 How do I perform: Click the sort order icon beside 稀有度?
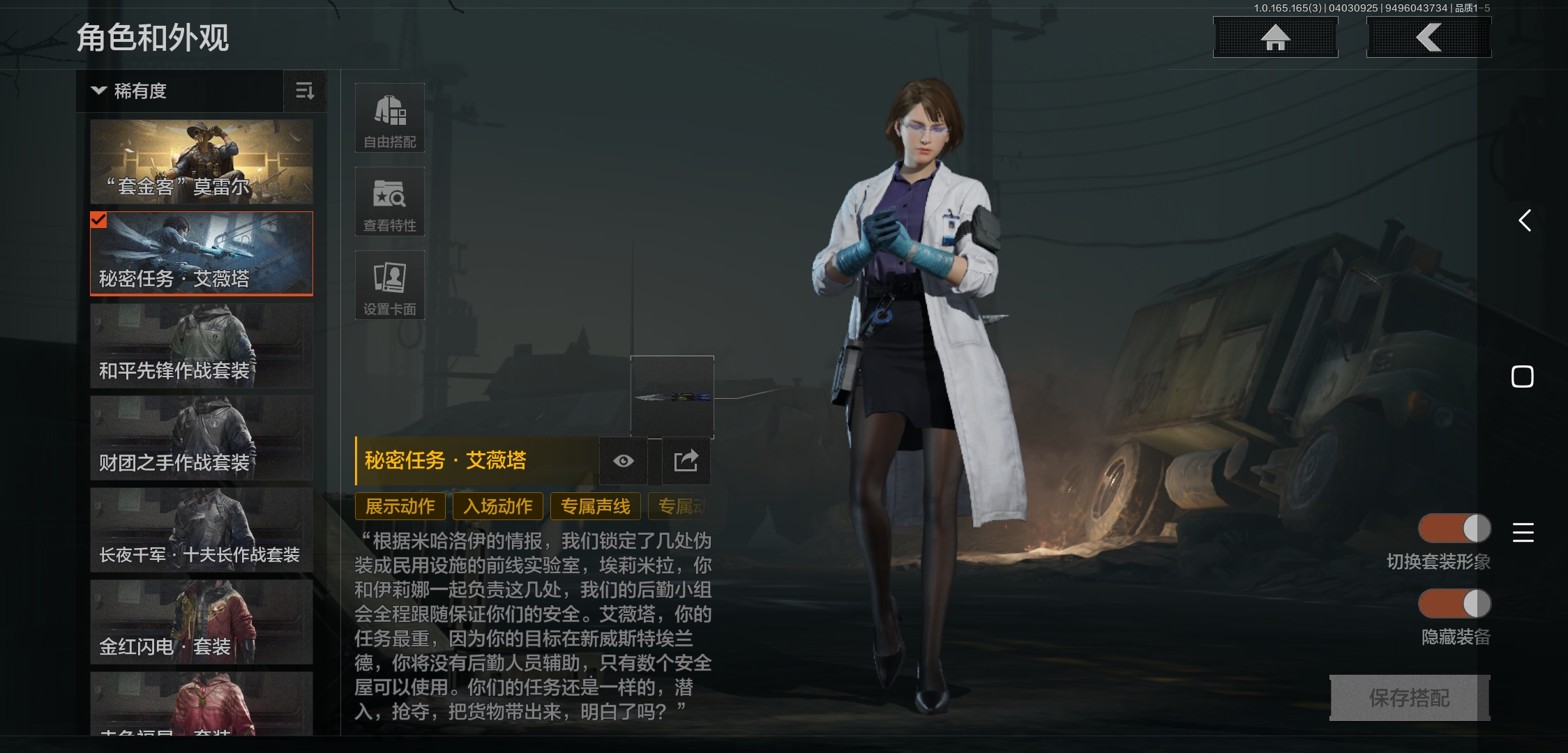(305, 91)
